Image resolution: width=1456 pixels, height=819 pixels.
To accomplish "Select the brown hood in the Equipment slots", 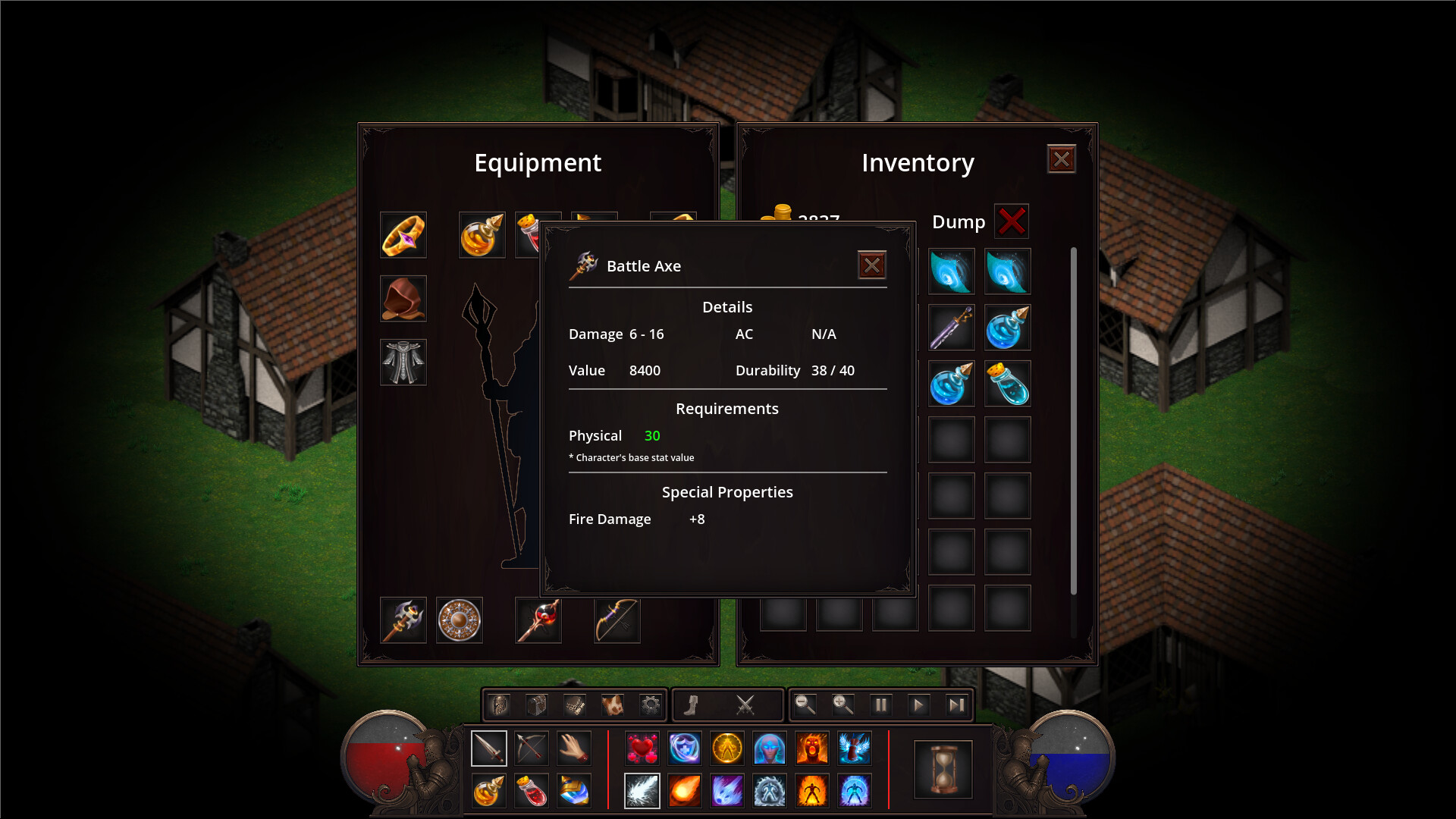I will click(403, 298).
